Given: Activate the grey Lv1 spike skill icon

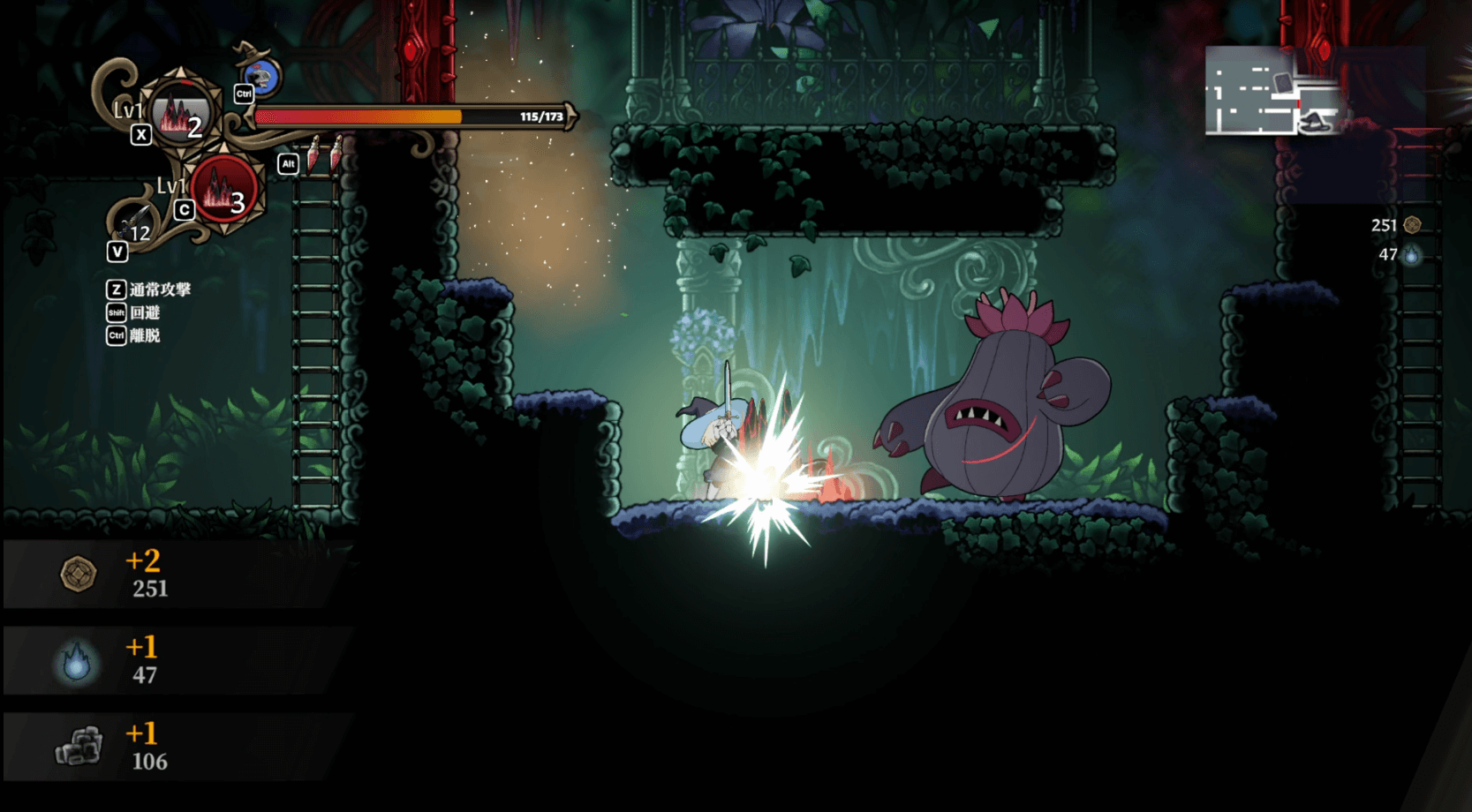Looking at the screenshot, I should pos(181,114).
